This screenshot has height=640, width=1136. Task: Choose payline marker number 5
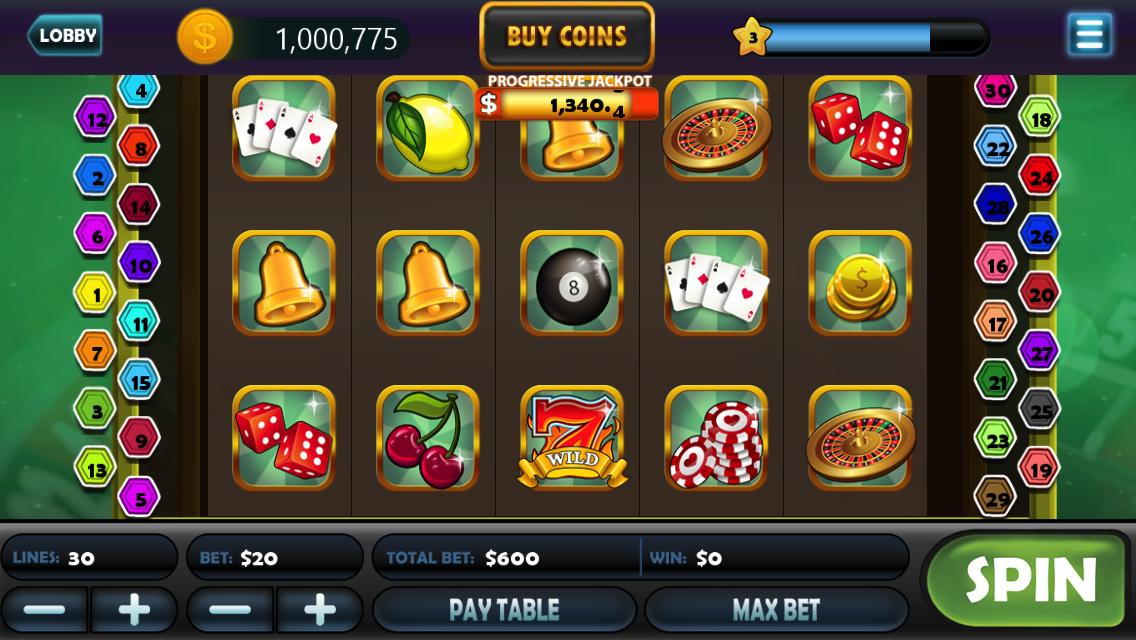click(139, 496)
